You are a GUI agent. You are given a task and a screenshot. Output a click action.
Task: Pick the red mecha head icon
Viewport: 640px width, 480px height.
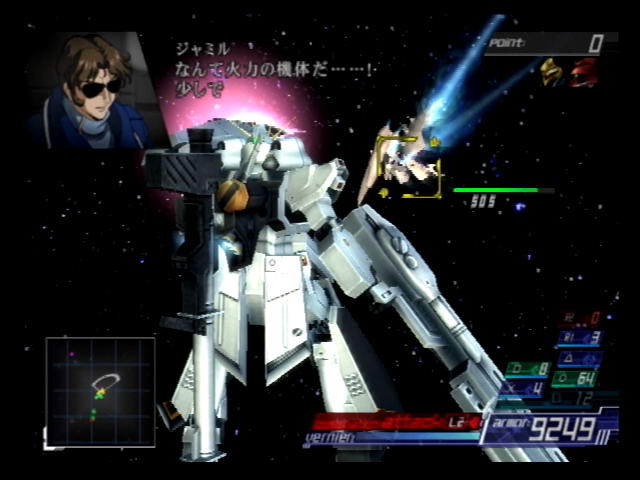tap(585, 72)
